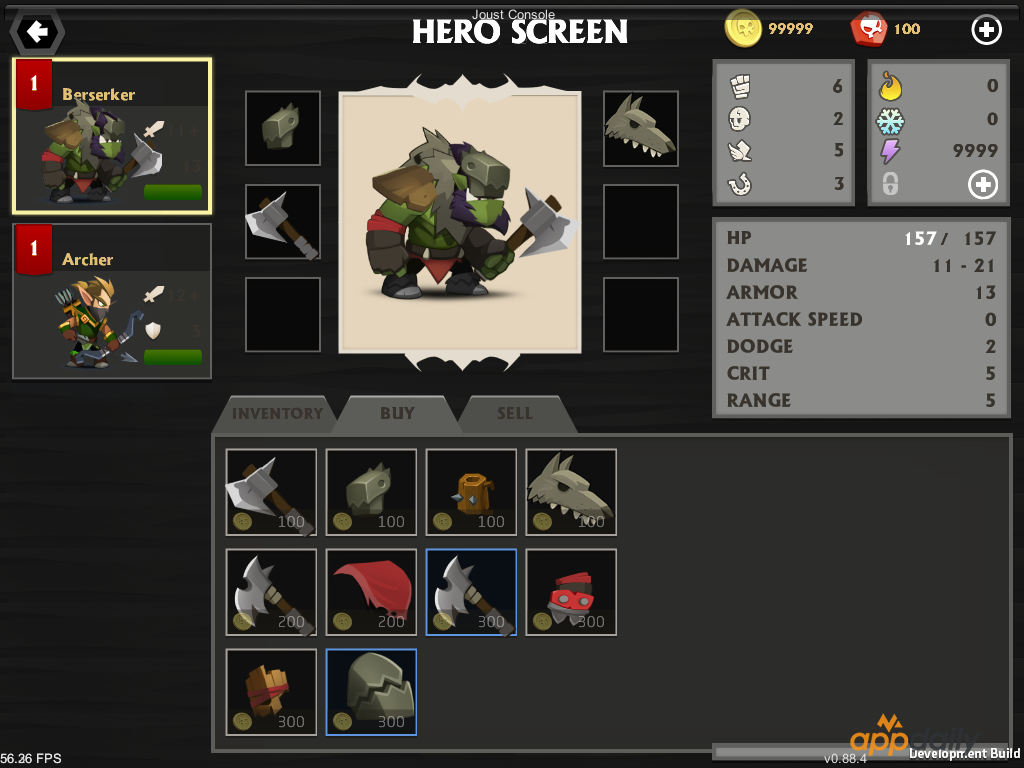1024x768 pixels.
Task: Buy the double-bladed axe for 200
Action: (271, 592)
